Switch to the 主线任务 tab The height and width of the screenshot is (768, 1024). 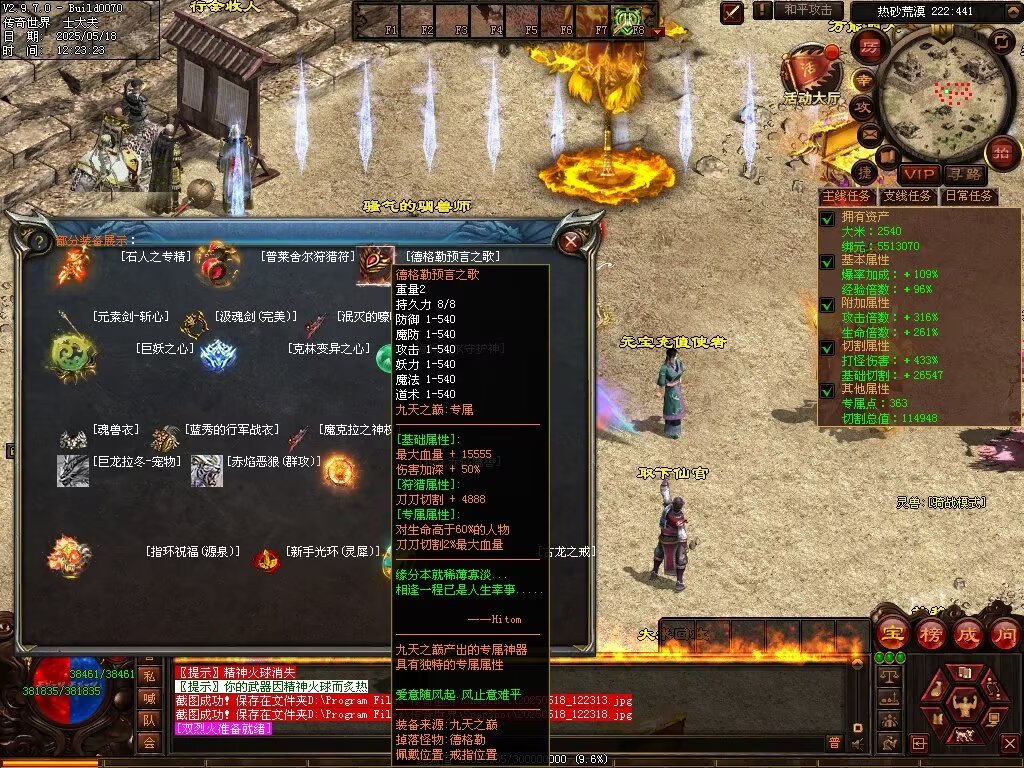pos(846,197)
